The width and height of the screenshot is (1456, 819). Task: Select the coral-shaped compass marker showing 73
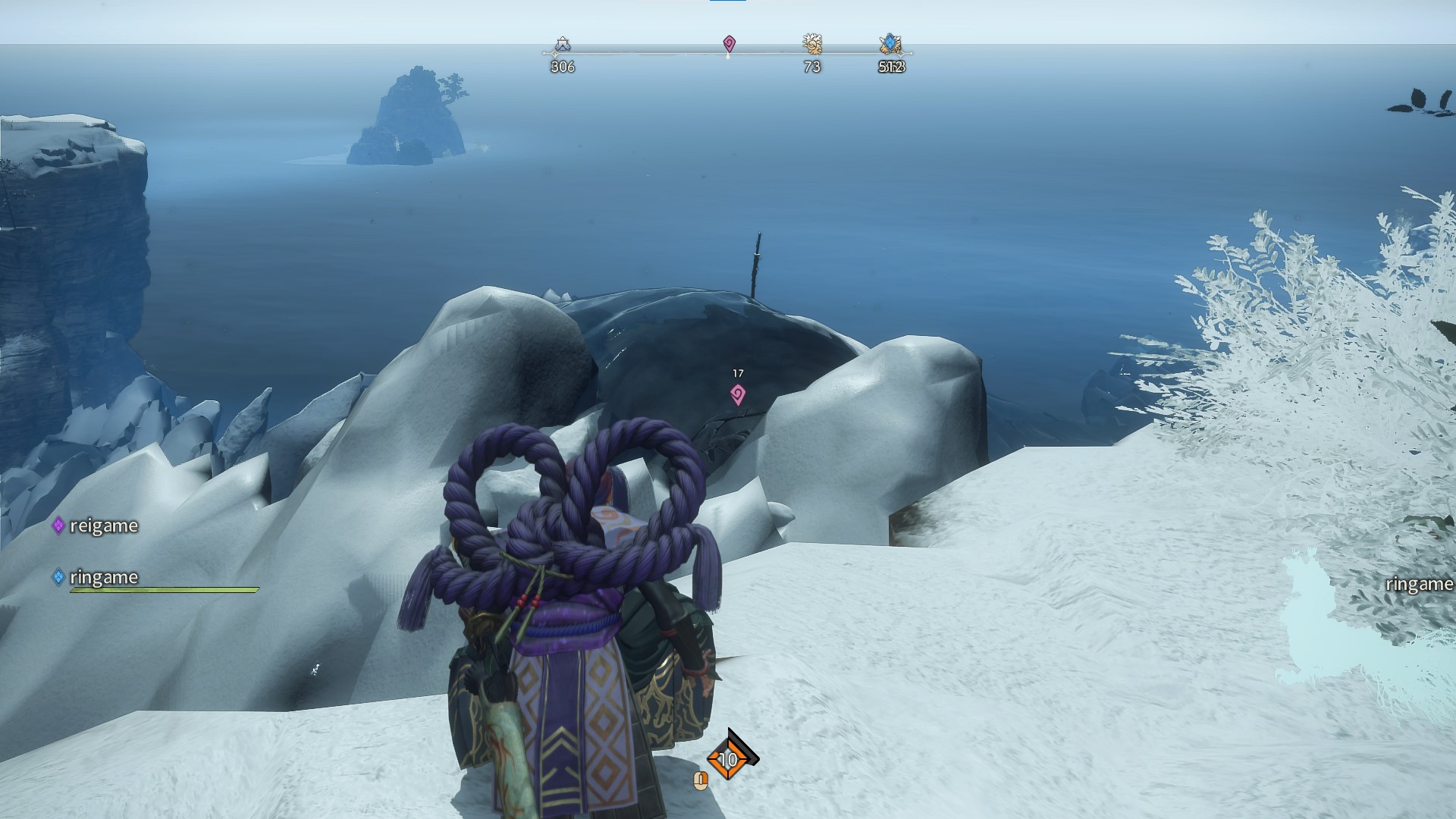(x=812, y=44)
